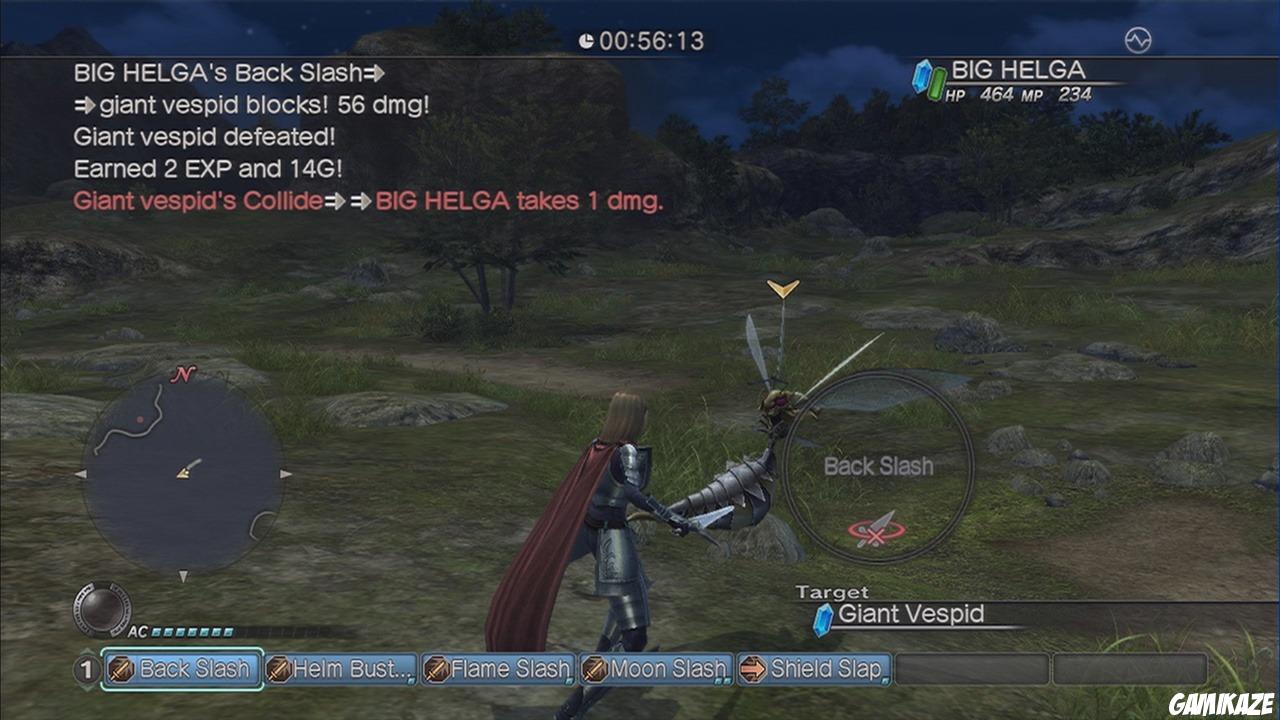
Task: Select the Shield Slap shield icon
Action: click(x=751, y=670)
